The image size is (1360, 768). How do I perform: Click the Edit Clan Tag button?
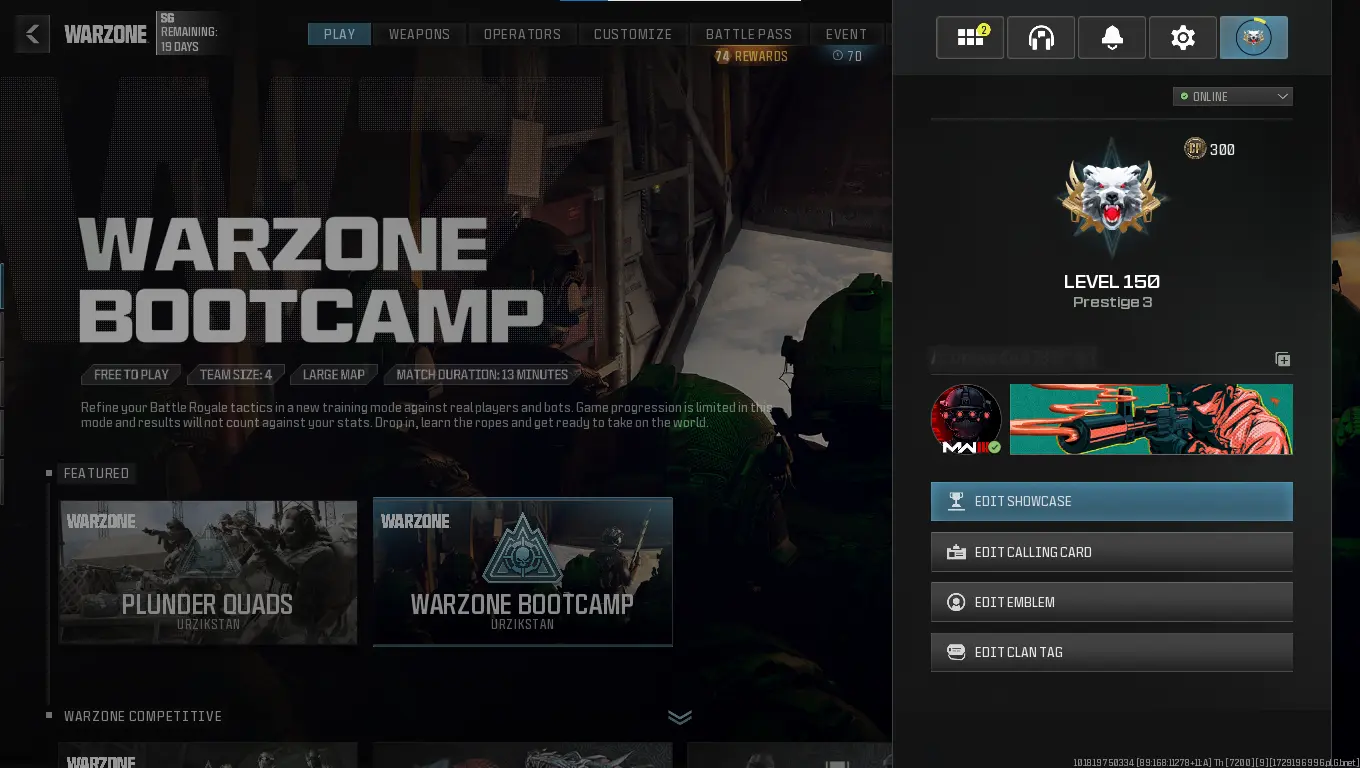tap(1111, 652)
